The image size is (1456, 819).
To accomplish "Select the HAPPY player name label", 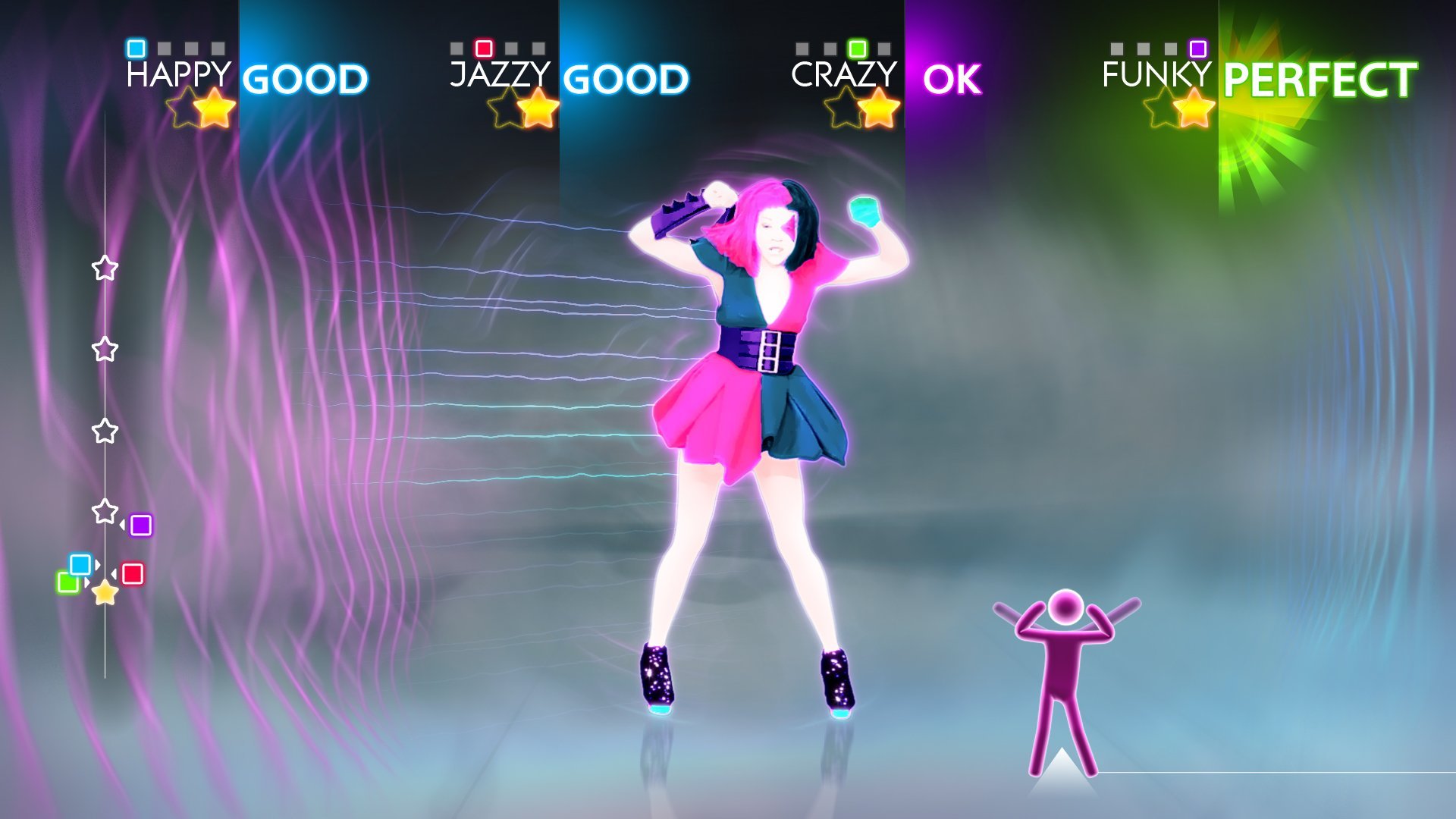I will coord(179,74).
